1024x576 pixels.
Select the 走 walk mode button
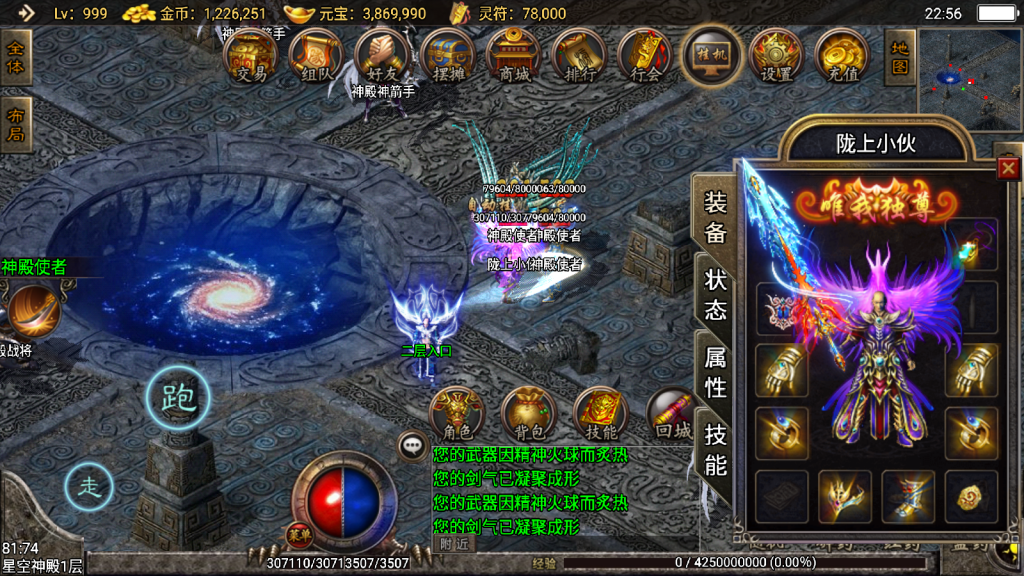point(90,488)
